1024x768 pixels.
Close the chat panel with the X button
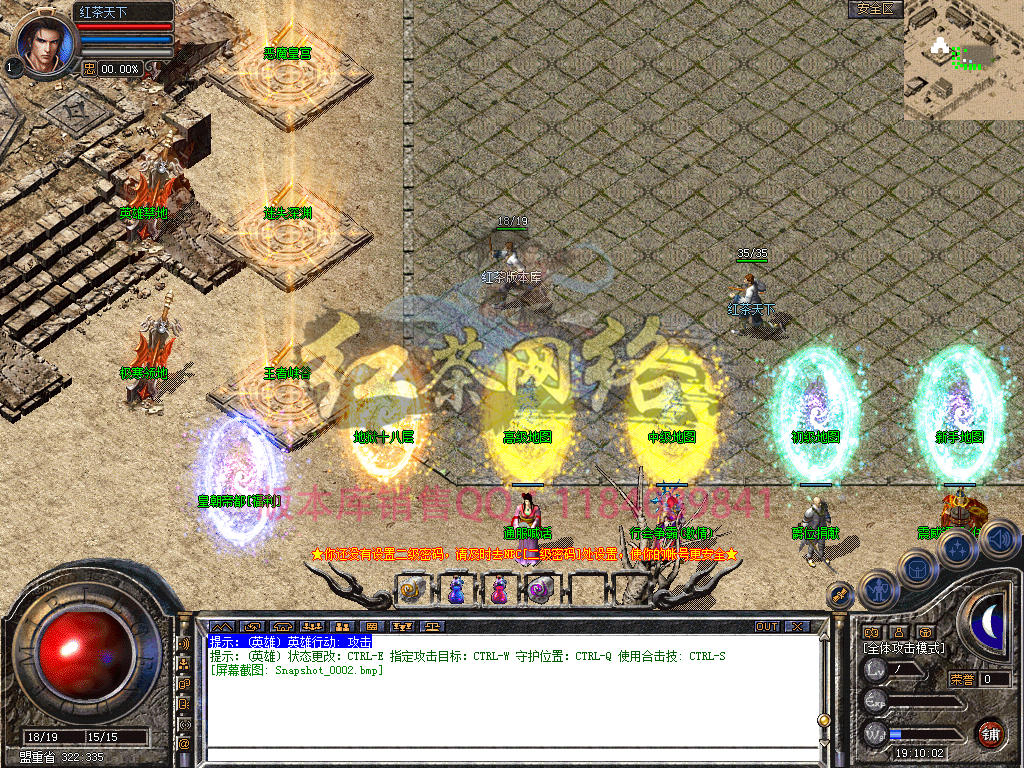click(x=796, y=627)
